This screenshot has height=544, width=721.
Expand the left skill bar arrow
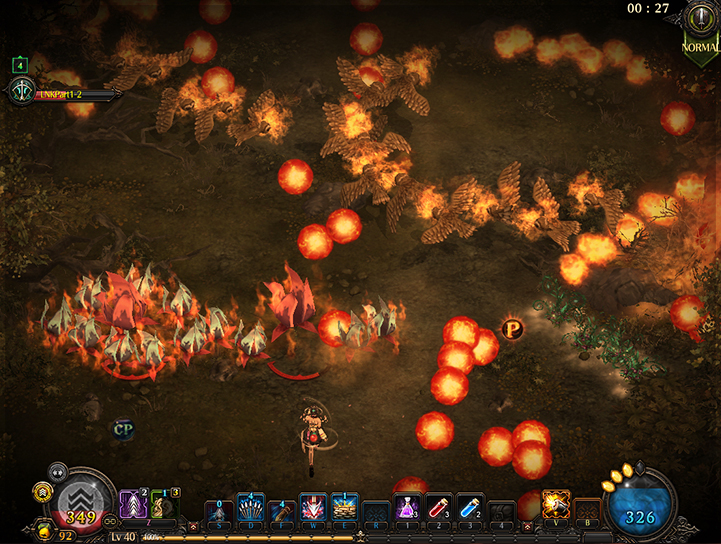[x=193, y=525]
